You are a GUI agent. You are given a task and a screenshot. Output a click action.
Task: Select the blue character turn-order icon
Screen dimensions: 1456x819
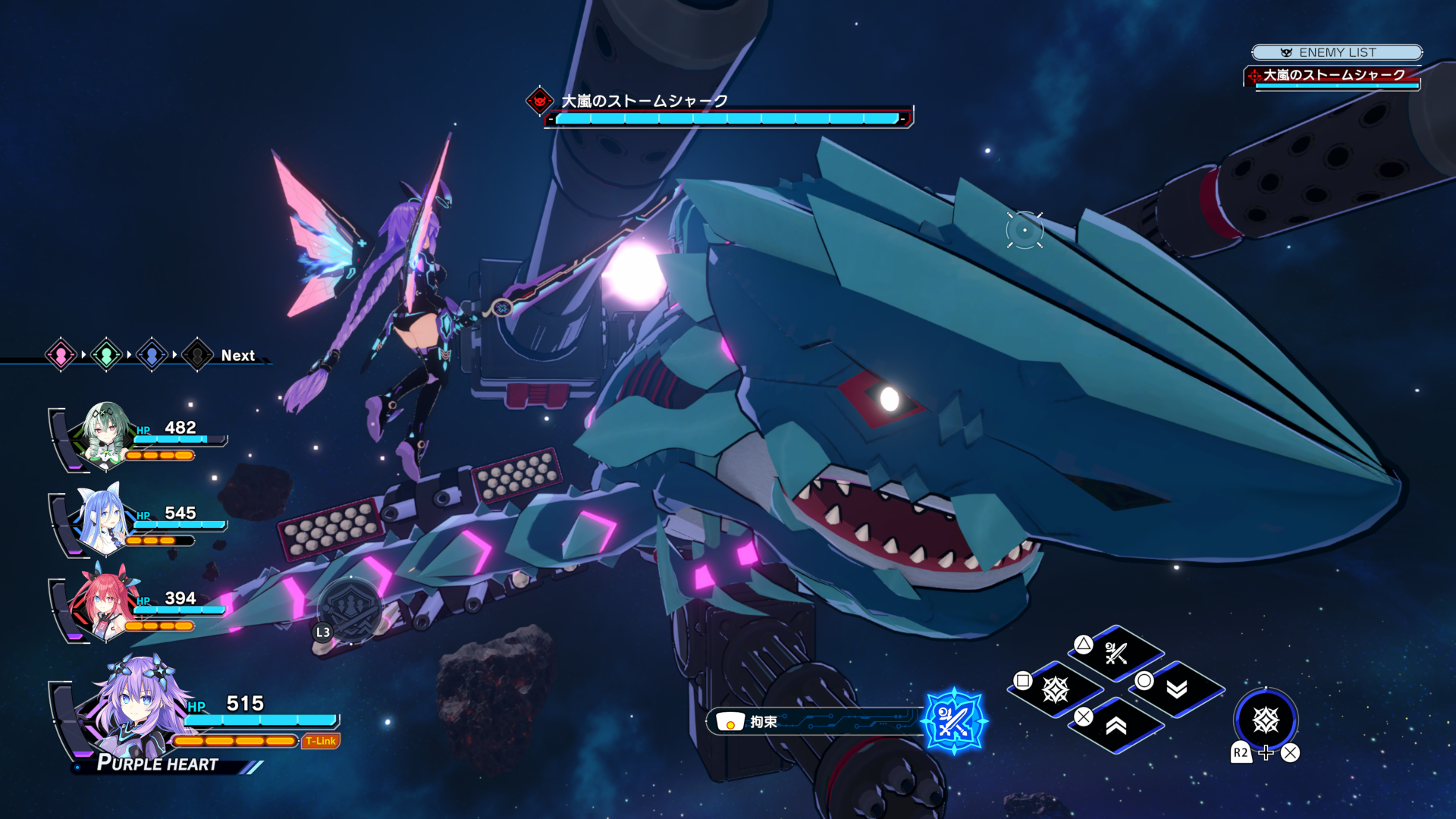click(152, 354)
